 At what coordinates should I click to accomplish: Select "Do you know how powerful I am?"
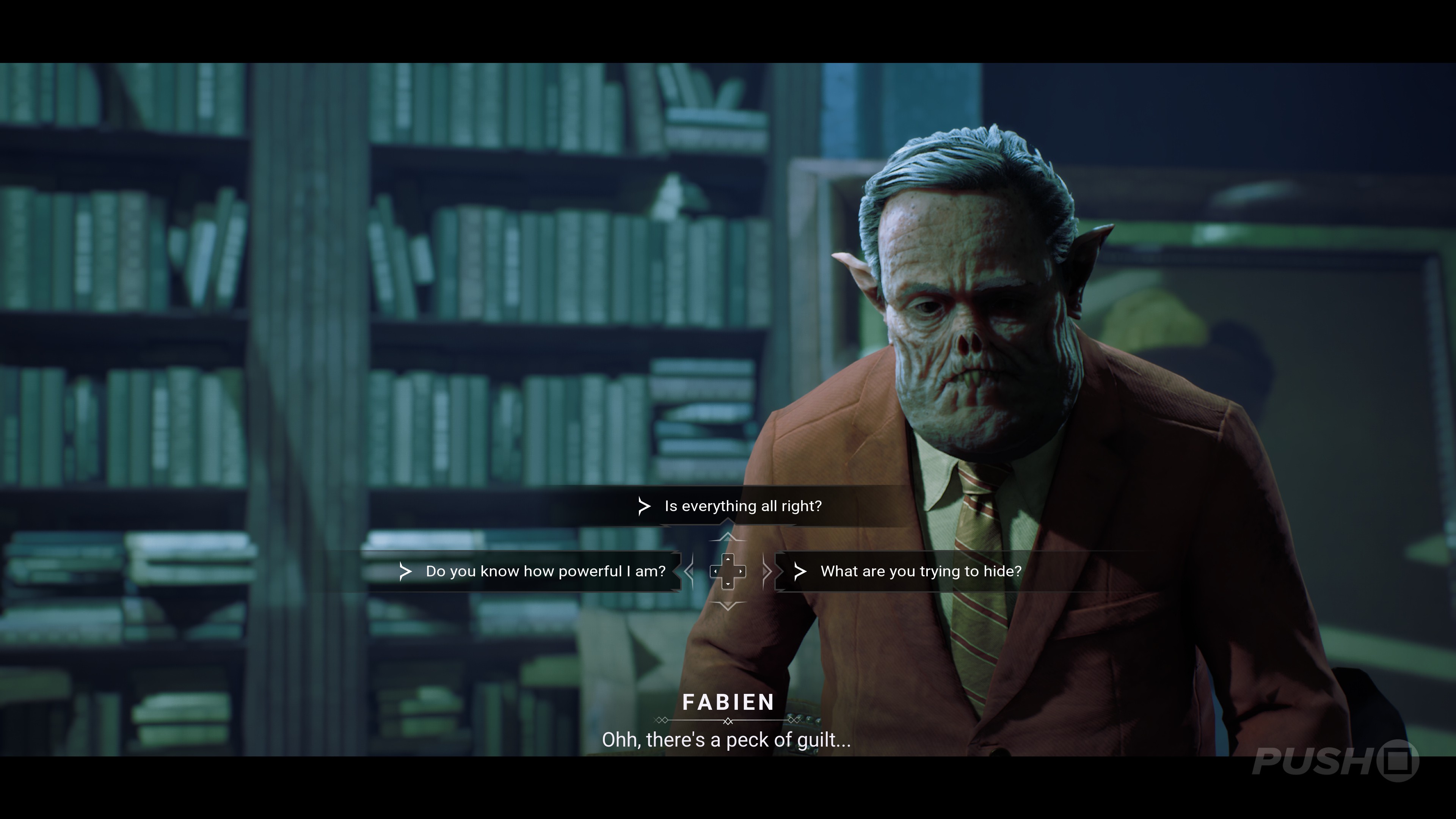click(545, 571)
